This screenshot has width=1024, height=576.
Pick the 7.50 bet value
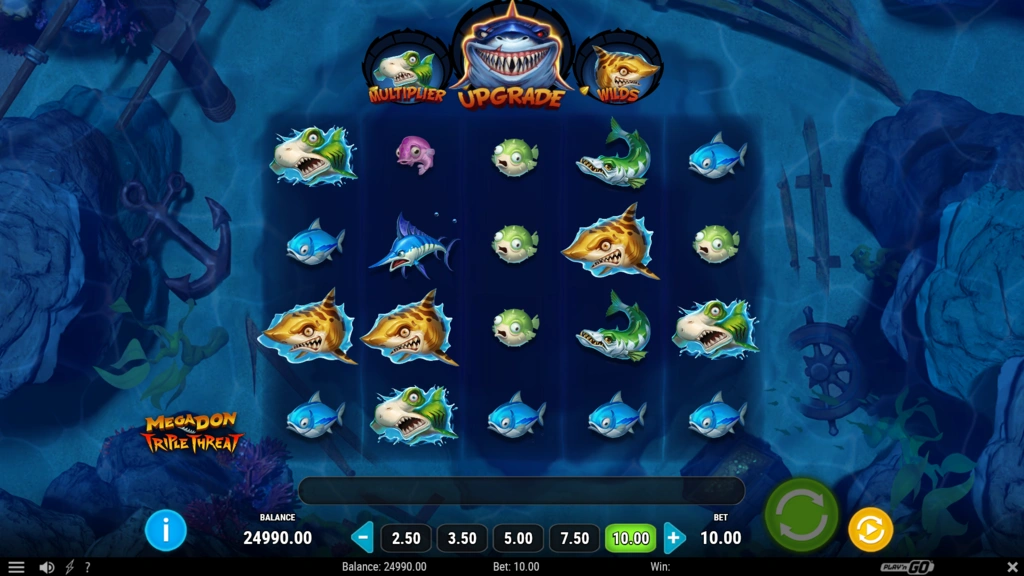574,538
